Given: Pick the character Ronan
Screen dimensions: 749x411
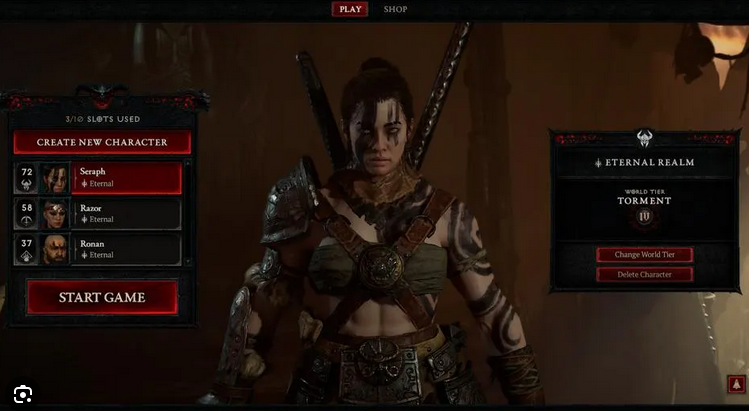Looking at the screenshot, I should 126,249.
